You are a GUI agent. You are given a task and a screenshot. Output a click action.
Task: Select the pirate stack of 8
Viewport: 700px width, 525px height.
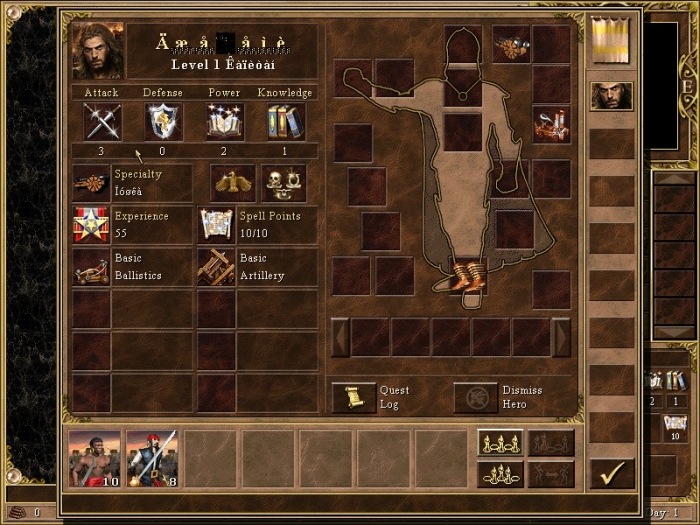coord(152,459)
